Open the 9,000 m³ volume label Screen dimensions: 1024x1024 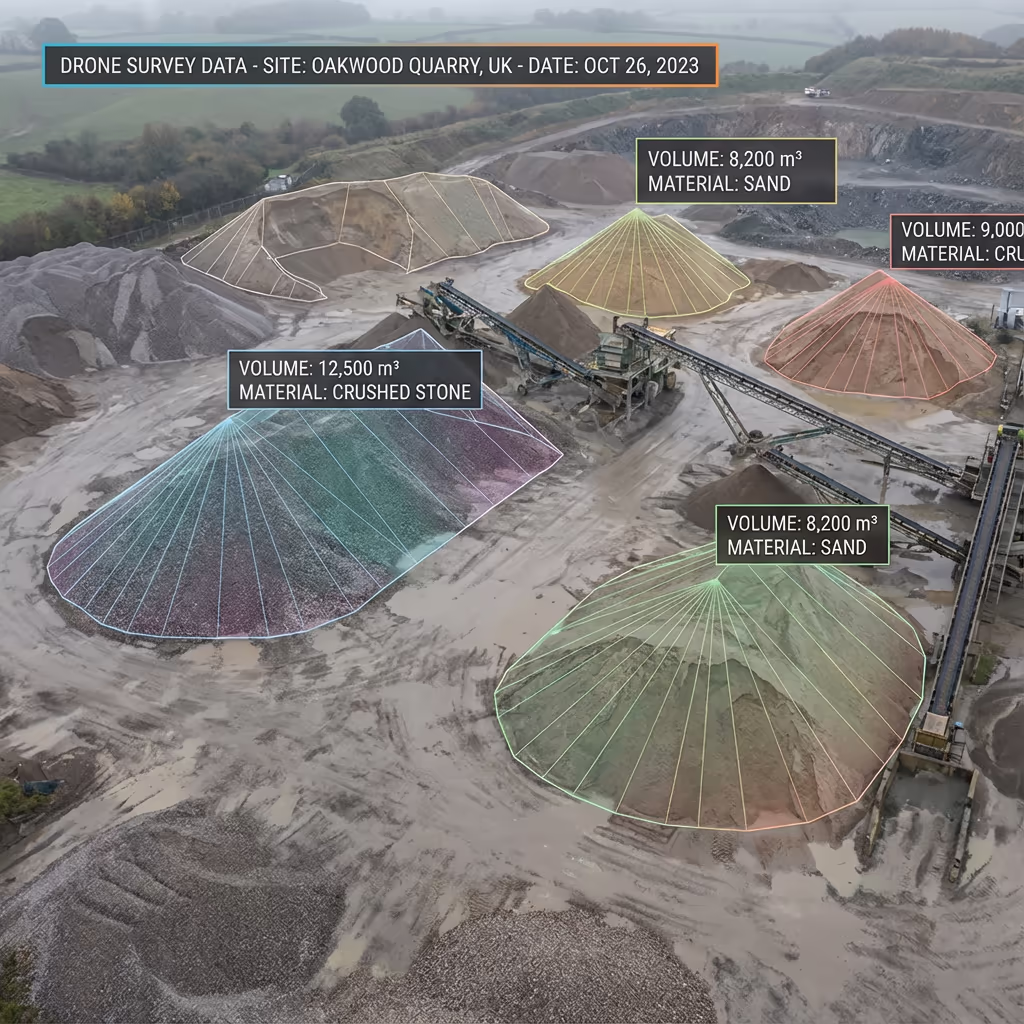coord(958,242)
